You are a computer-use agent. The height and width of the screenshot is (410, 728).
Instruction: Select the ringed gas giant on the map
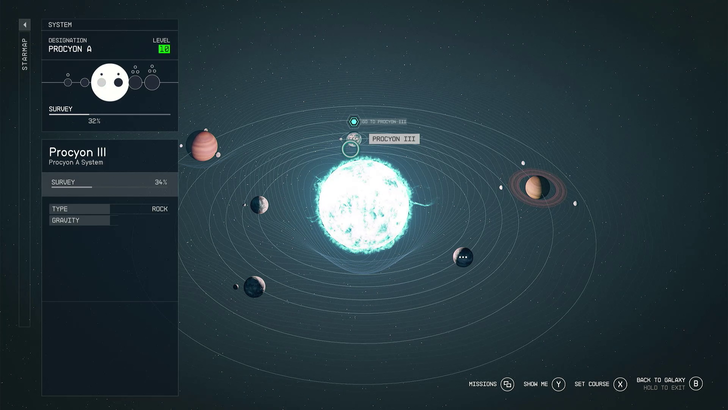[535, 187]
